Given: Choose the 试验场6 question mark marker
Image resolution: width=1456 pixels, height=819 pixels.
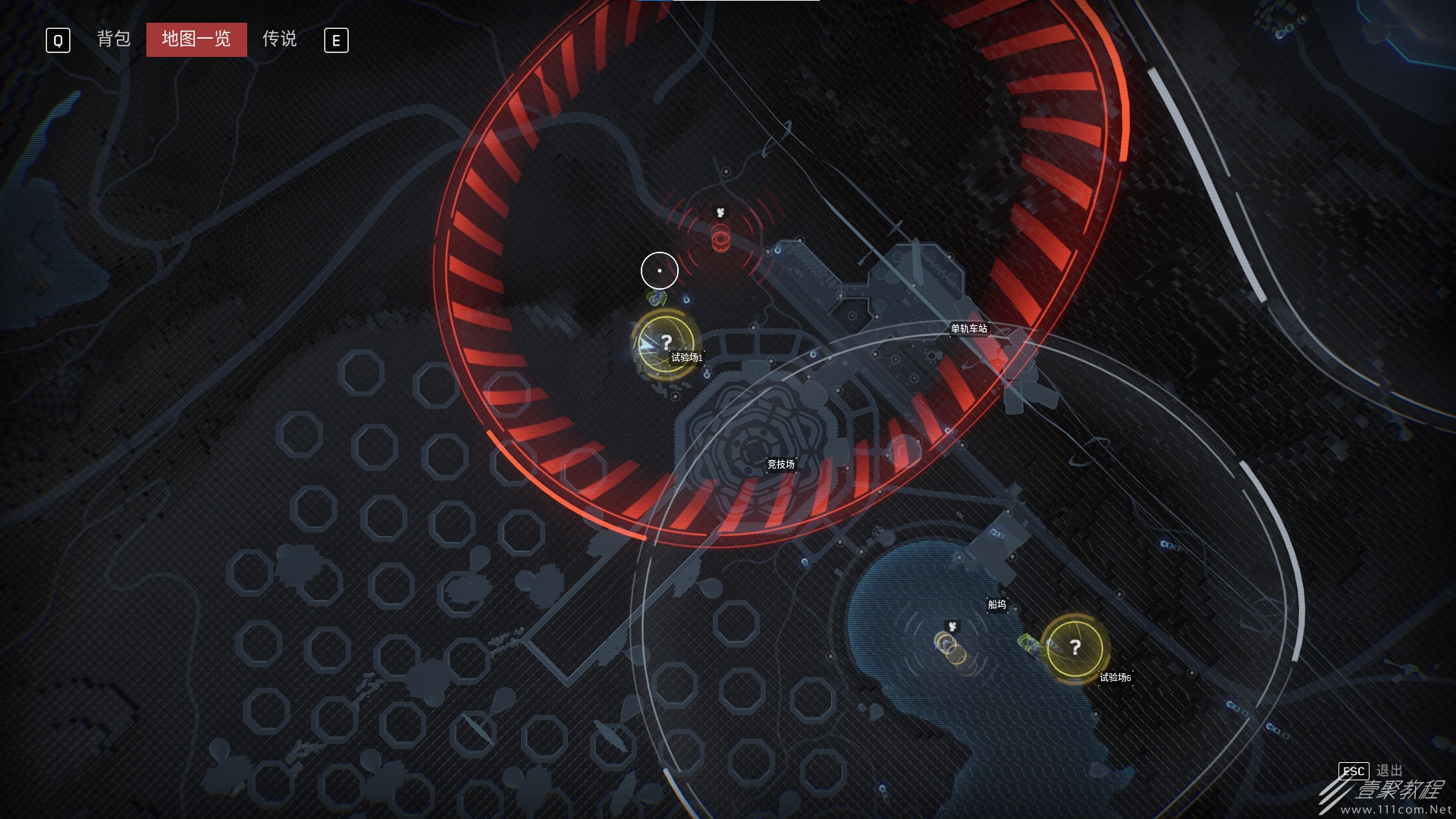Looking at the screenshot, I should coord(1075,647).
